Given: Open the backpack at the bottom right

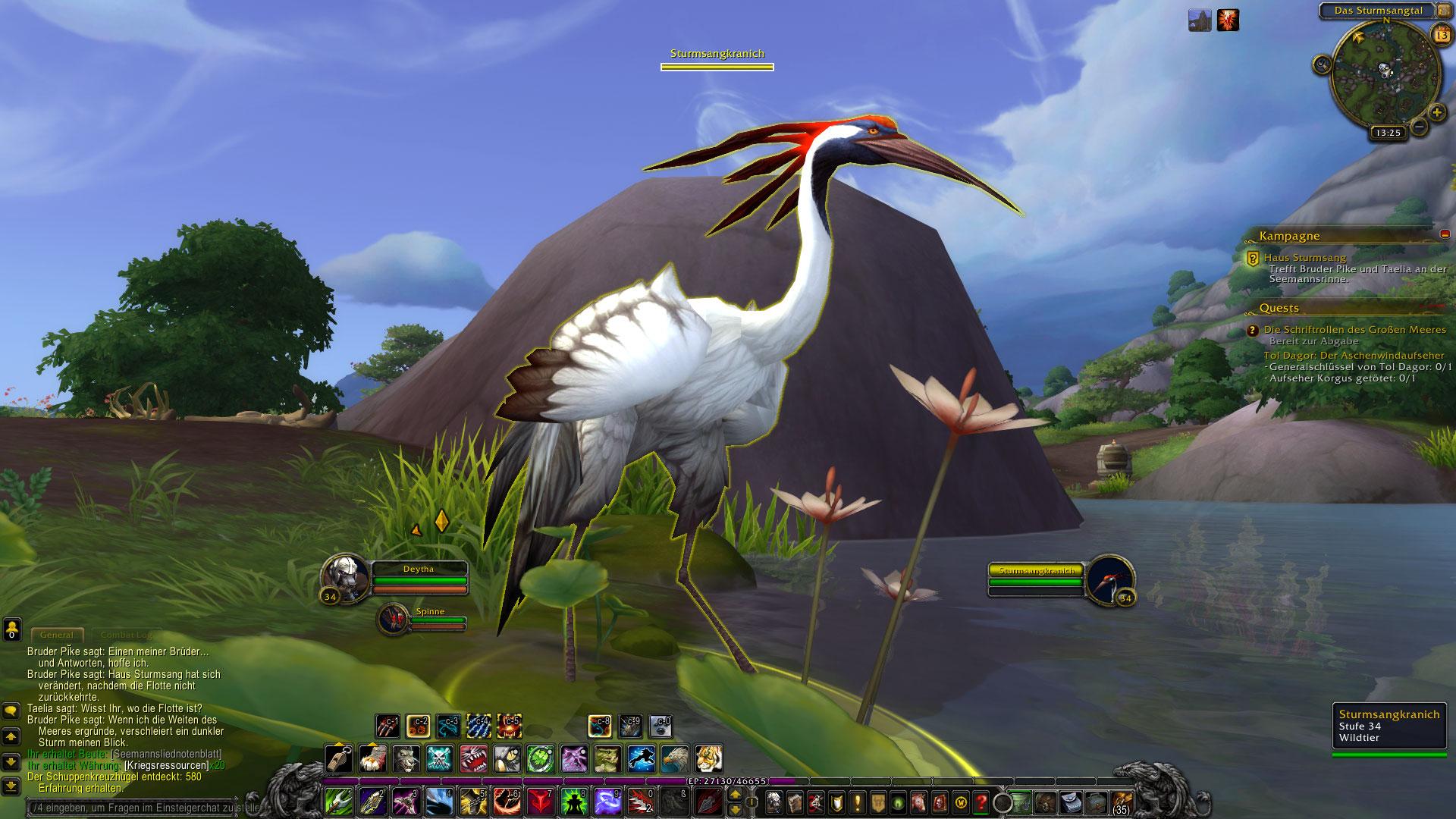Looking at the screenshot, I should pos(1125,803).
